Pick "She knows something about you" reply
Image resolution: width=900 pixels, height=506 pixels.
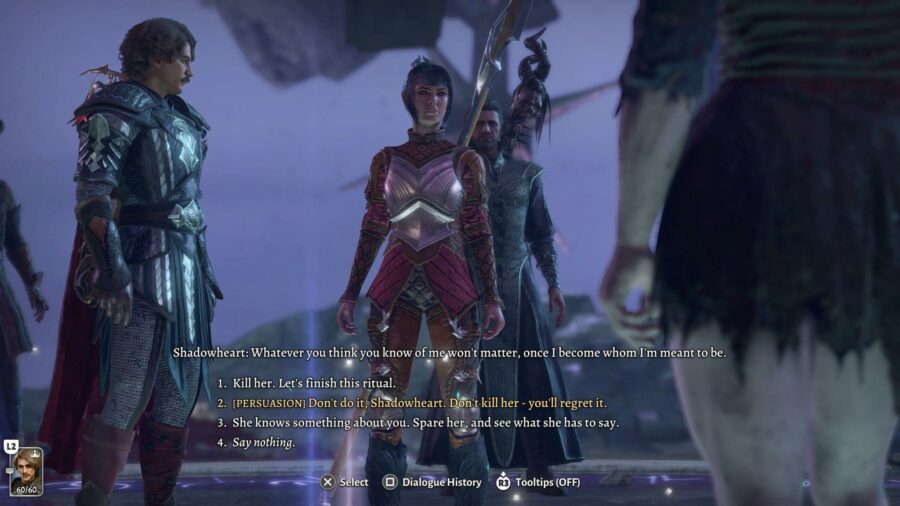(x=426, y=422)
